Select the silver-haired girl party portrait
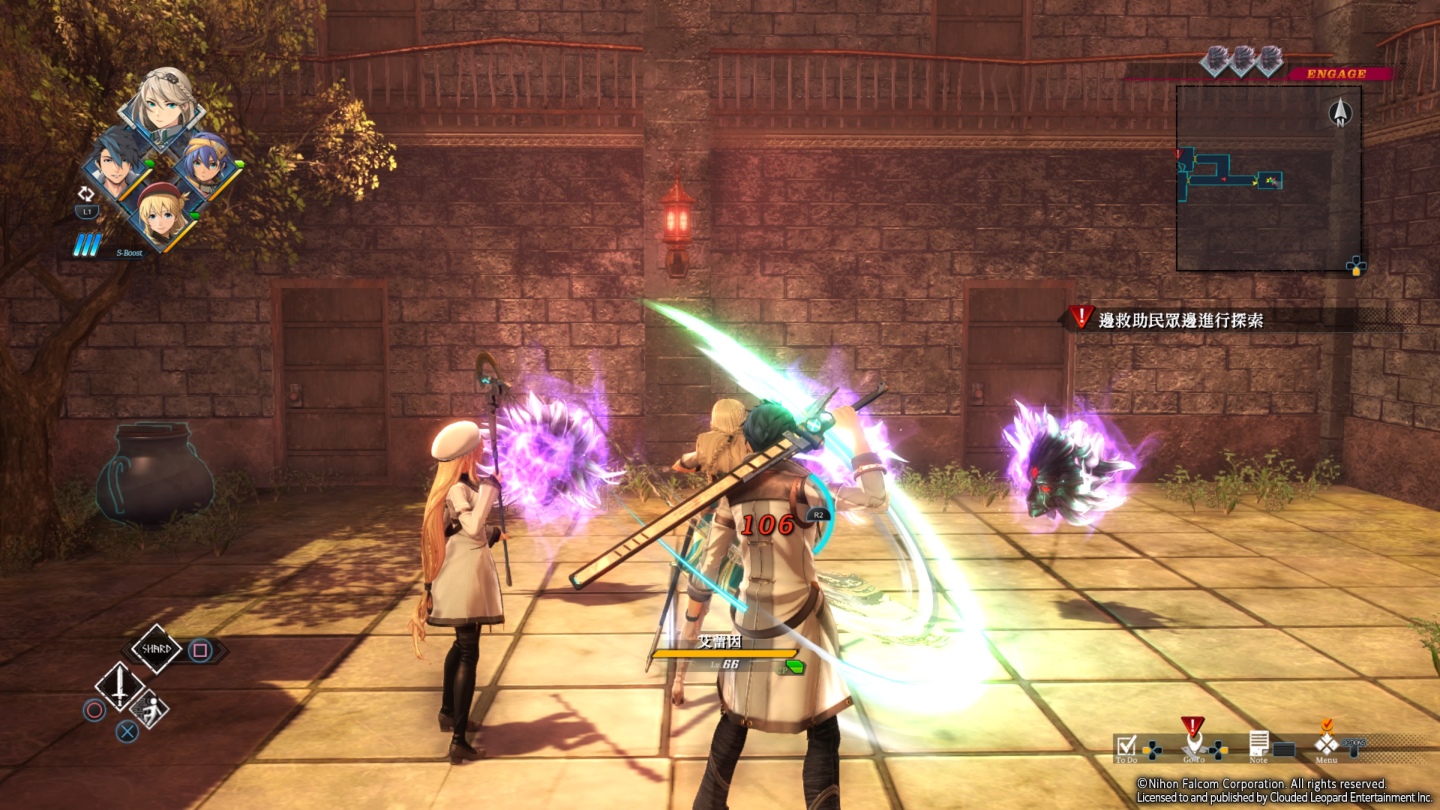 pos(163,105)
